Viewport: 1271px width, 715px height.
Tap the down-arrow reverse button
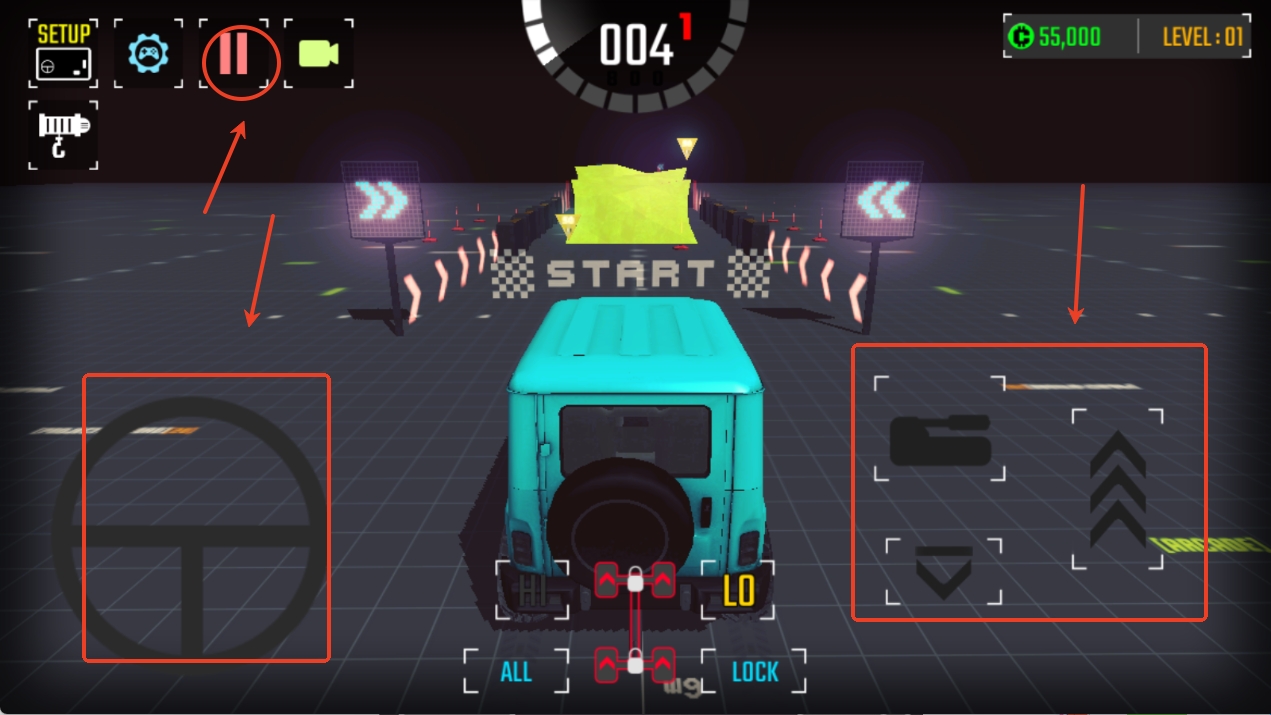coord(943,572)
